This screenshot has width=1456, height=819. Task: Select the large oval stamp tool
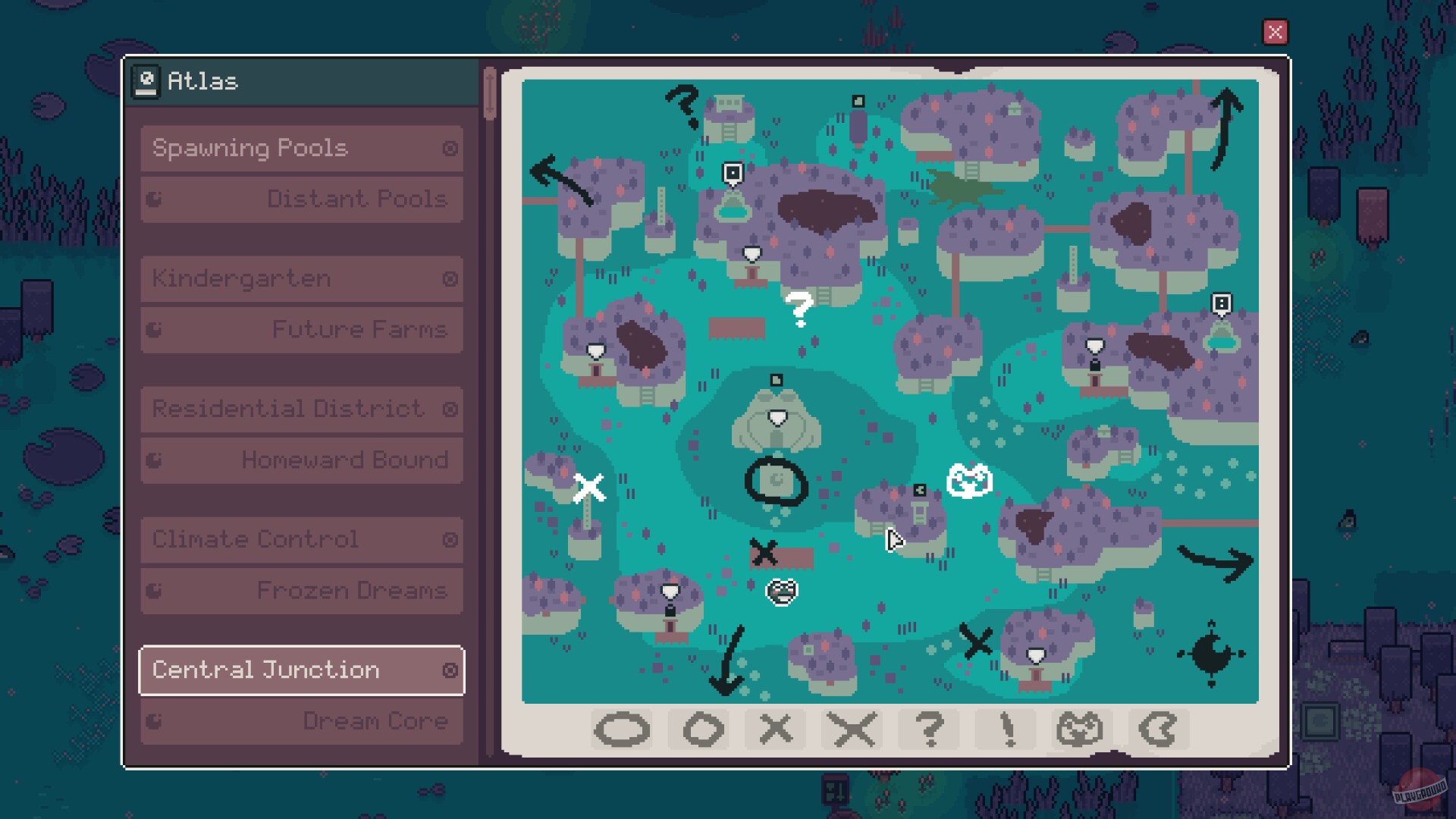pyautogui.click(x=622, y=730)
